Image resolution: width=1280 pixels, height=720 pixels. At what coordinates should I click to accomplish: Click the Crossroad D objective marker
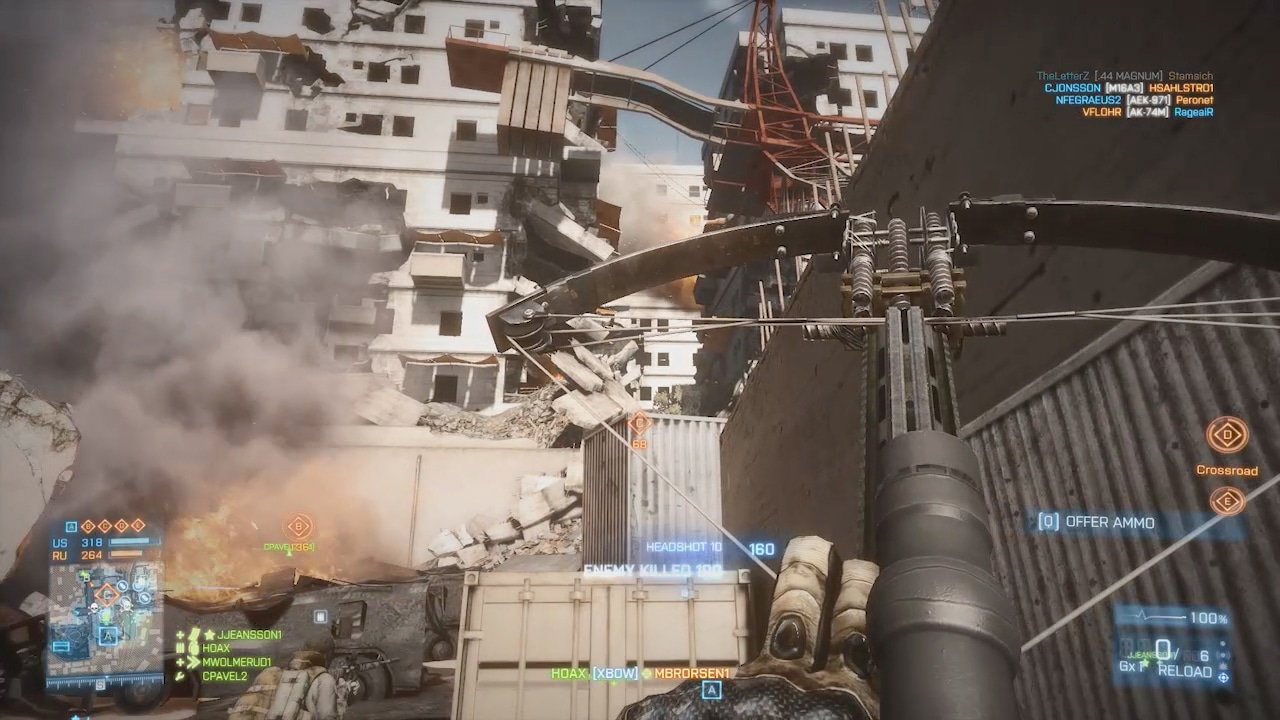tap(1226, 435)
